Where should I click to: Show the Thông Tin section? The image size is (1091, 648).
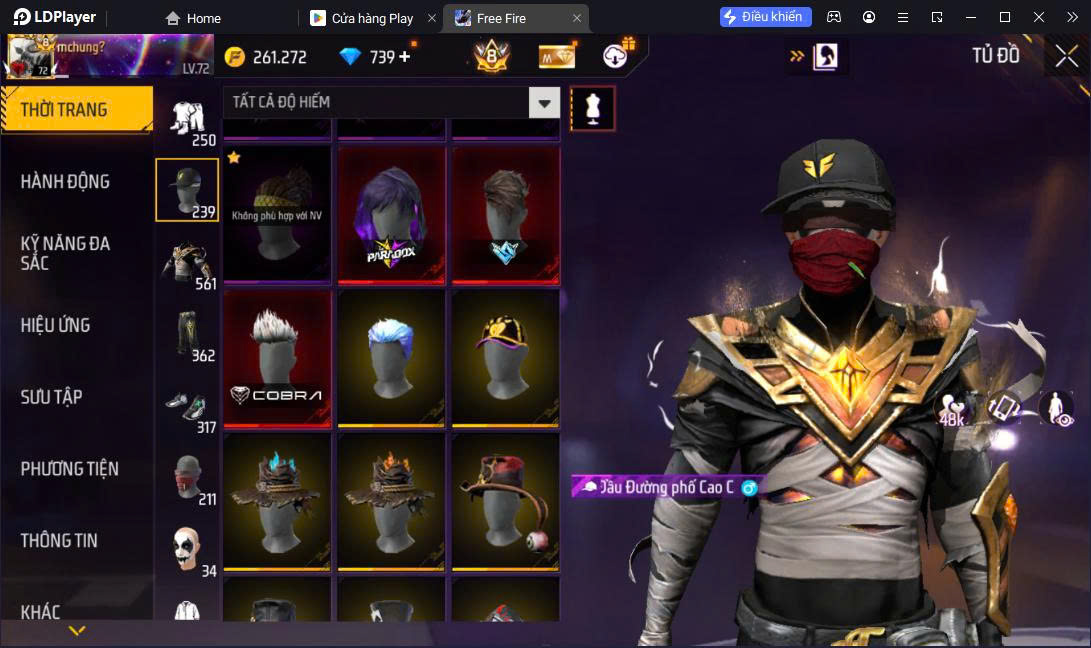(x=60, y=540)
